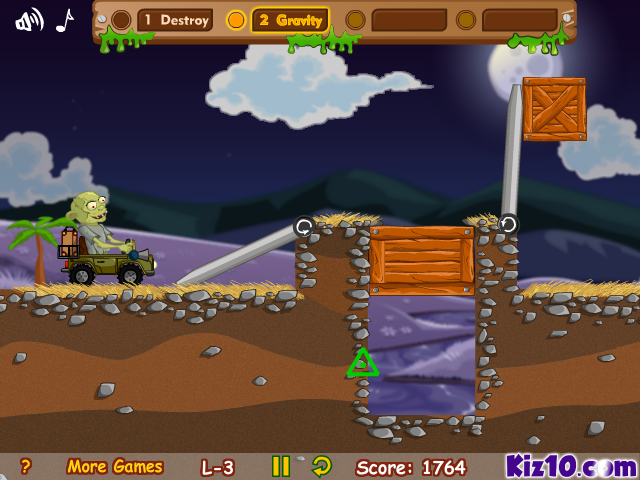Screen dimensions: 640x480
Task: Select the 1 Destroy tool
Action: (174, 20)
